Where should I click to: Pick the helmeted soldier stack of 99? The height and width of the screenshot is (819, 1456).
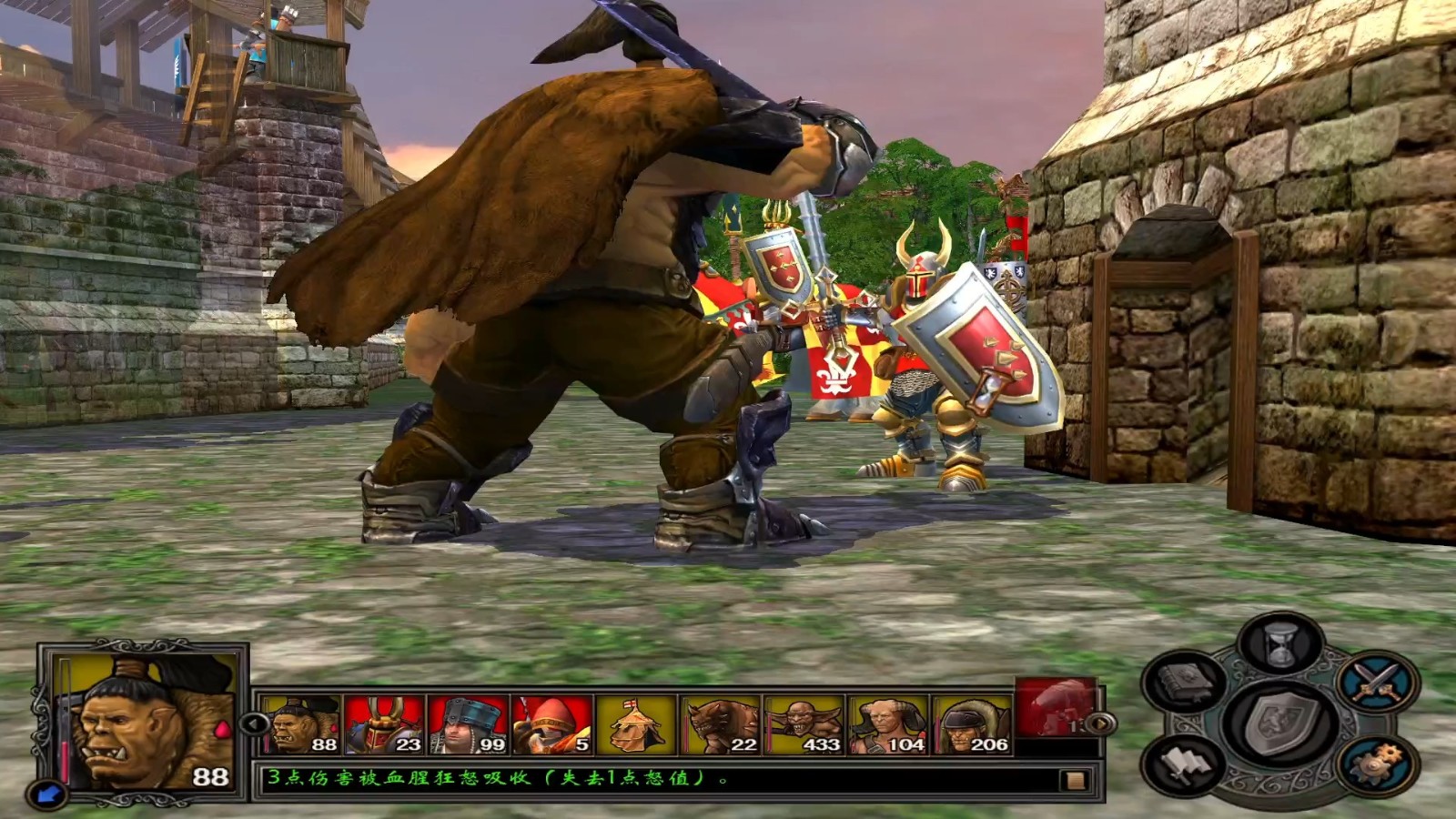point(468,724)
